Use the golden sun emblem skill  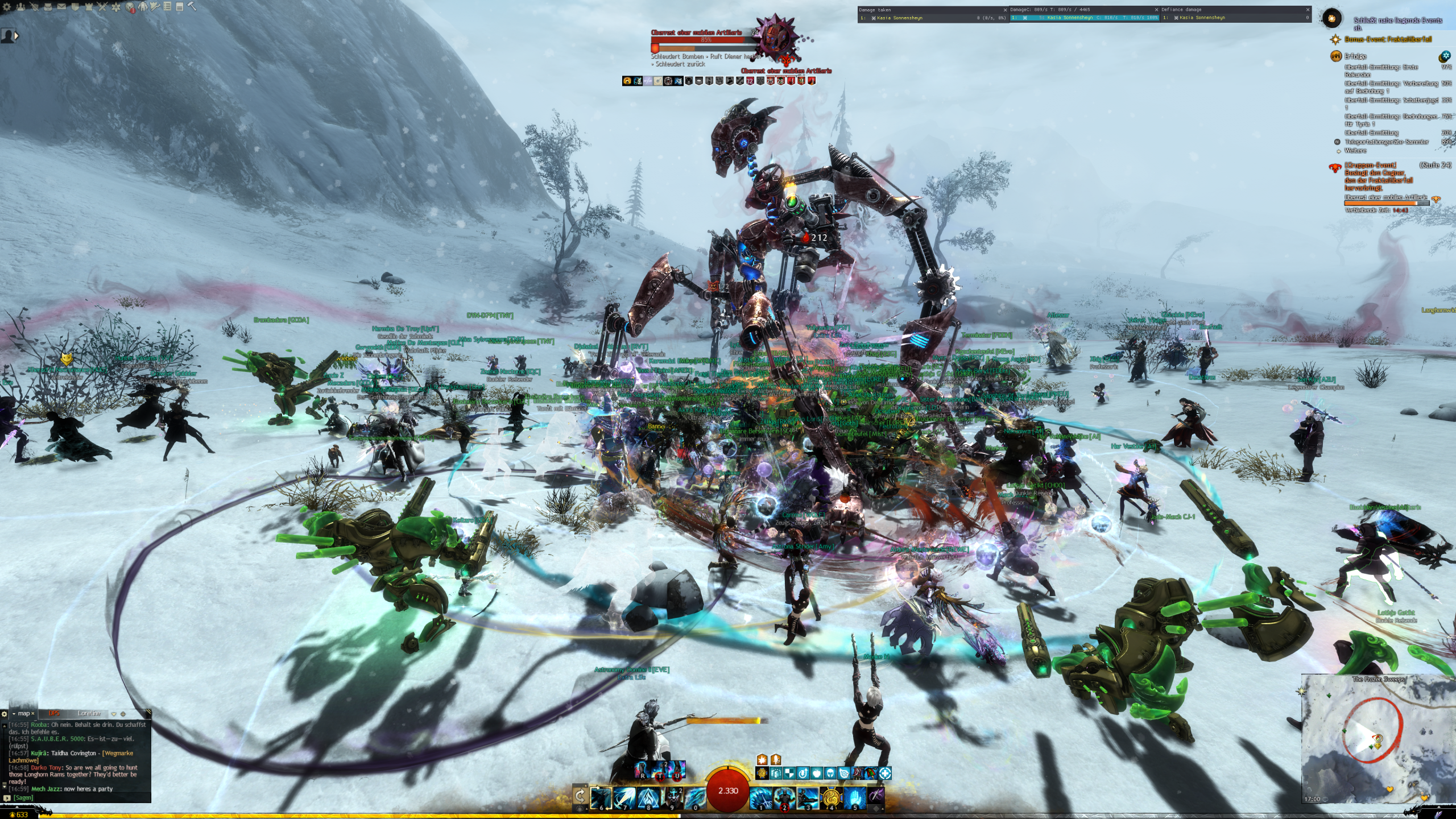pos(831,797)
